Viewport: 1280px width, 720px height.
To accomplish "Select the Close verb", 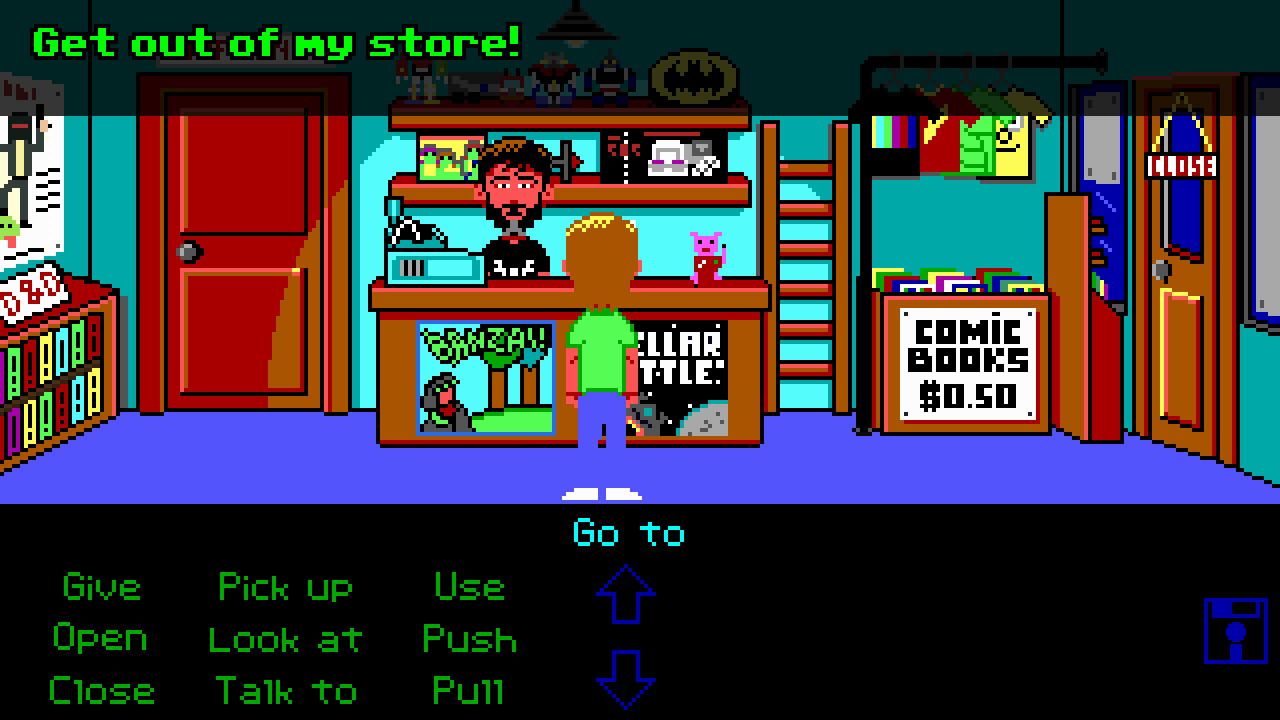I will click(x=104, y=691).
